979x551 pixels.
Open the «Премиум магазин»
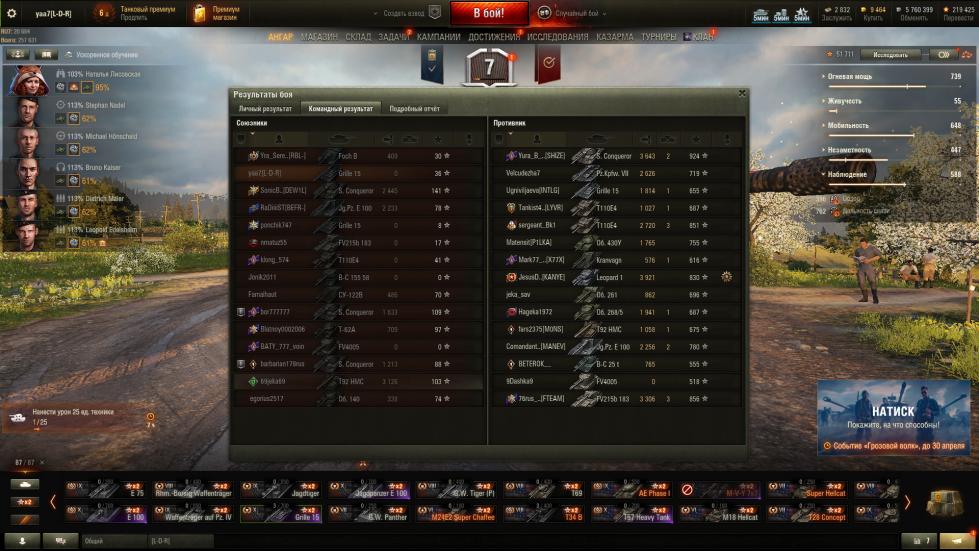(x=218, y=13)
